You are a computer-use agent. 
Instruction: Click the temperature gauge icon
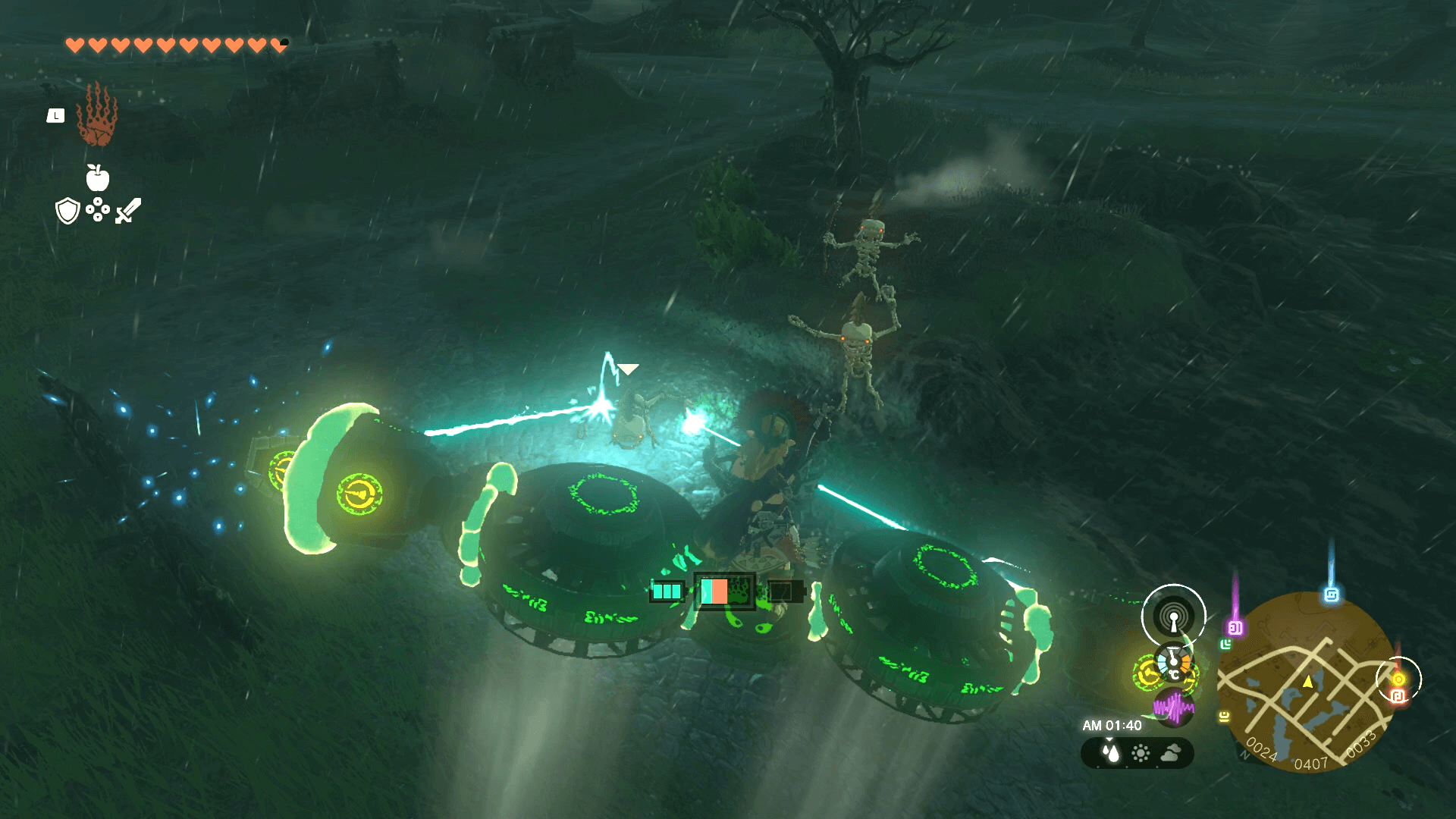(1173, 661)
